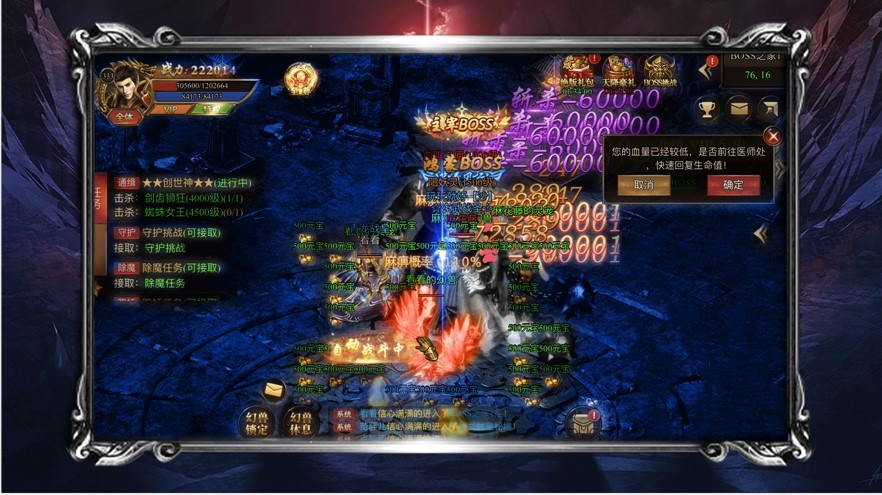Open the gold envelope message icon above pet buttons
Viewport: 882px width, 495px height.
(x=273, y=388)
